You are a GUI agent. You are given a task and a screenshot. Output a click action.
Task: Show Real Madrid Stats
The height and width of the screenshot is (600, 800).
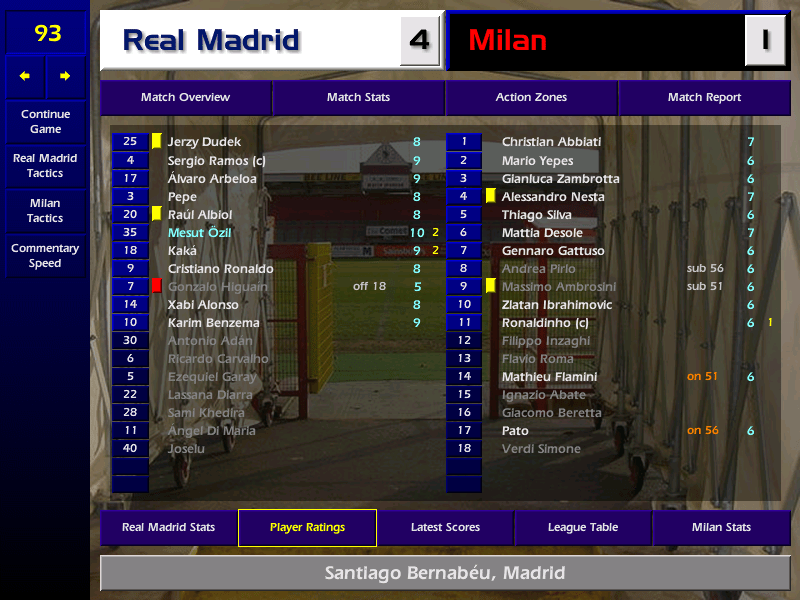(168, 528)
